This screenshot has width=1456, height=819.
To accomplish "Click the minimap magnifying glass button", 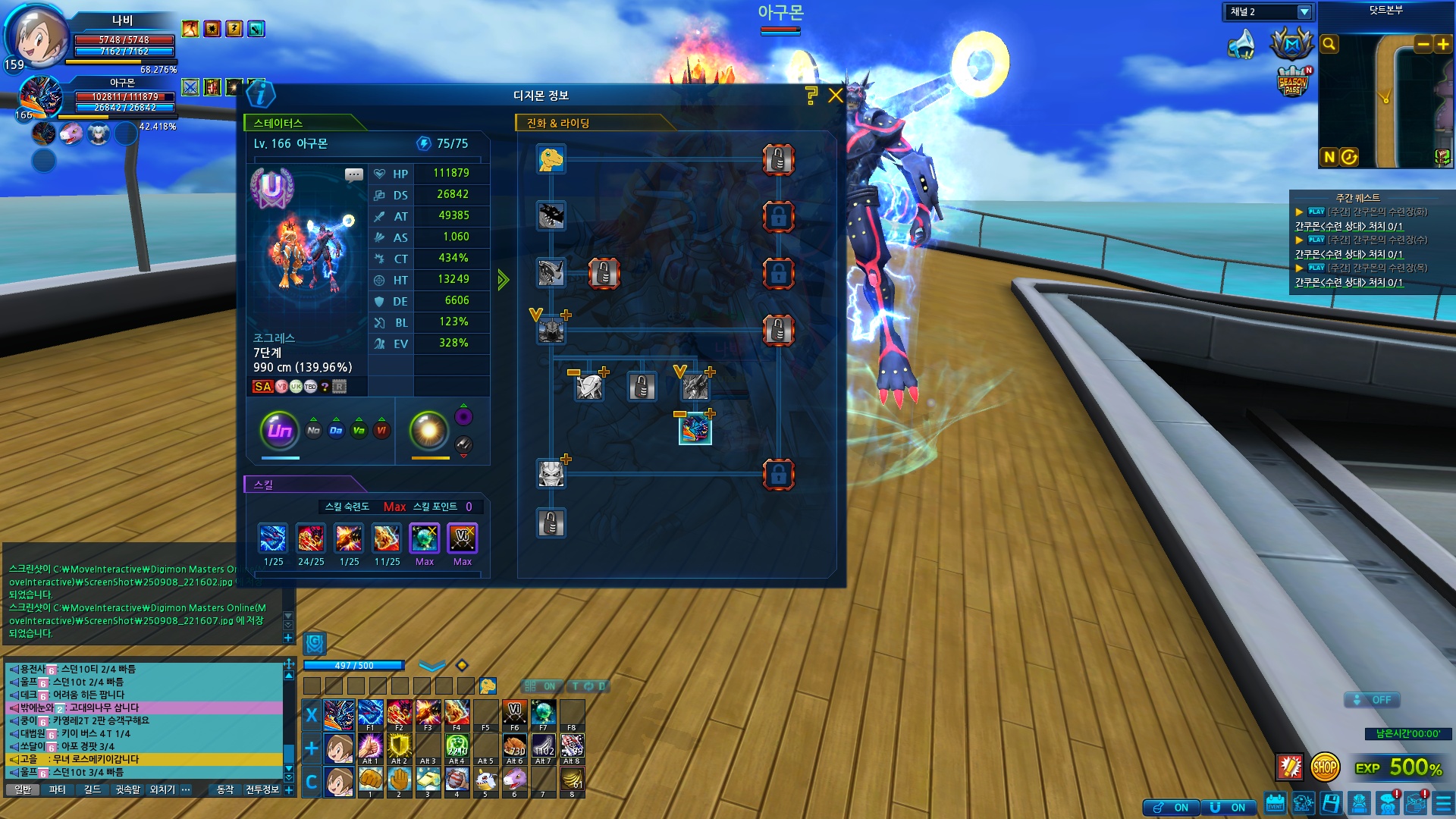I will [x=1329, y=44].
